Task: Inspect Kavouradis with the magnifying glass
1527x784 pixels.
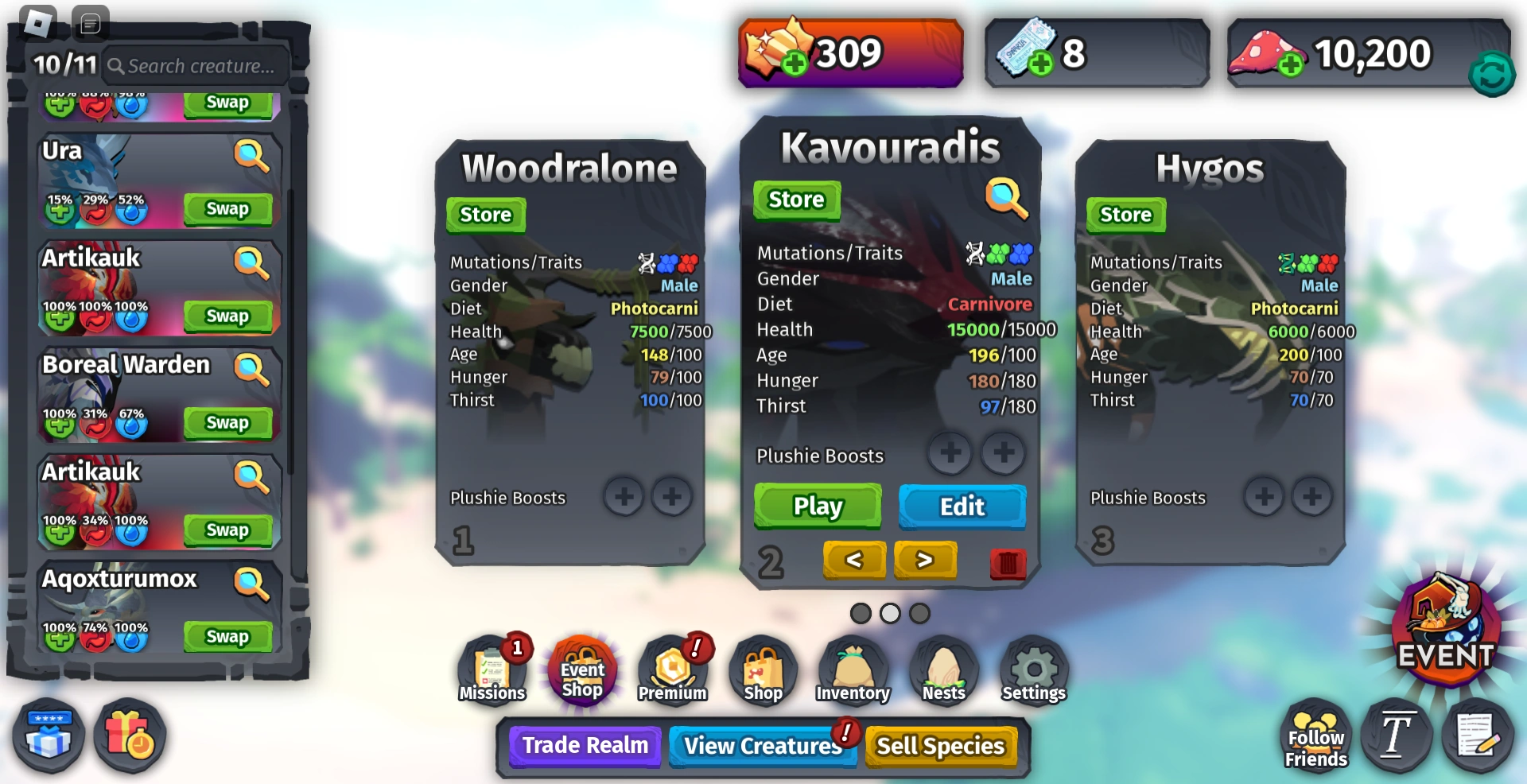Action: pyautogui.click(x=1004, y=196)
